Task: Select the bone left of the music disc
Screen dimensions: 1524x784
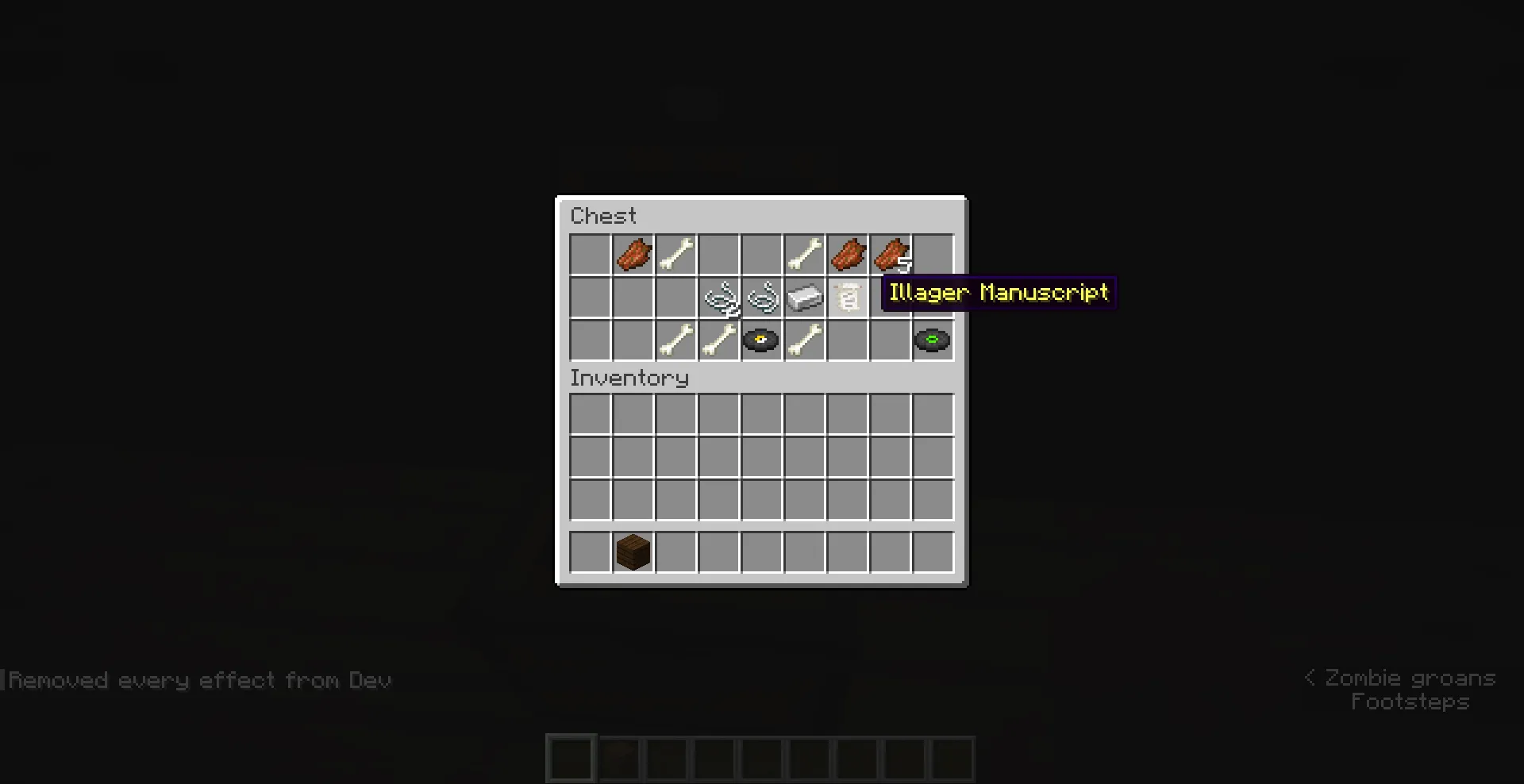Action: click(x=718, y=340)
